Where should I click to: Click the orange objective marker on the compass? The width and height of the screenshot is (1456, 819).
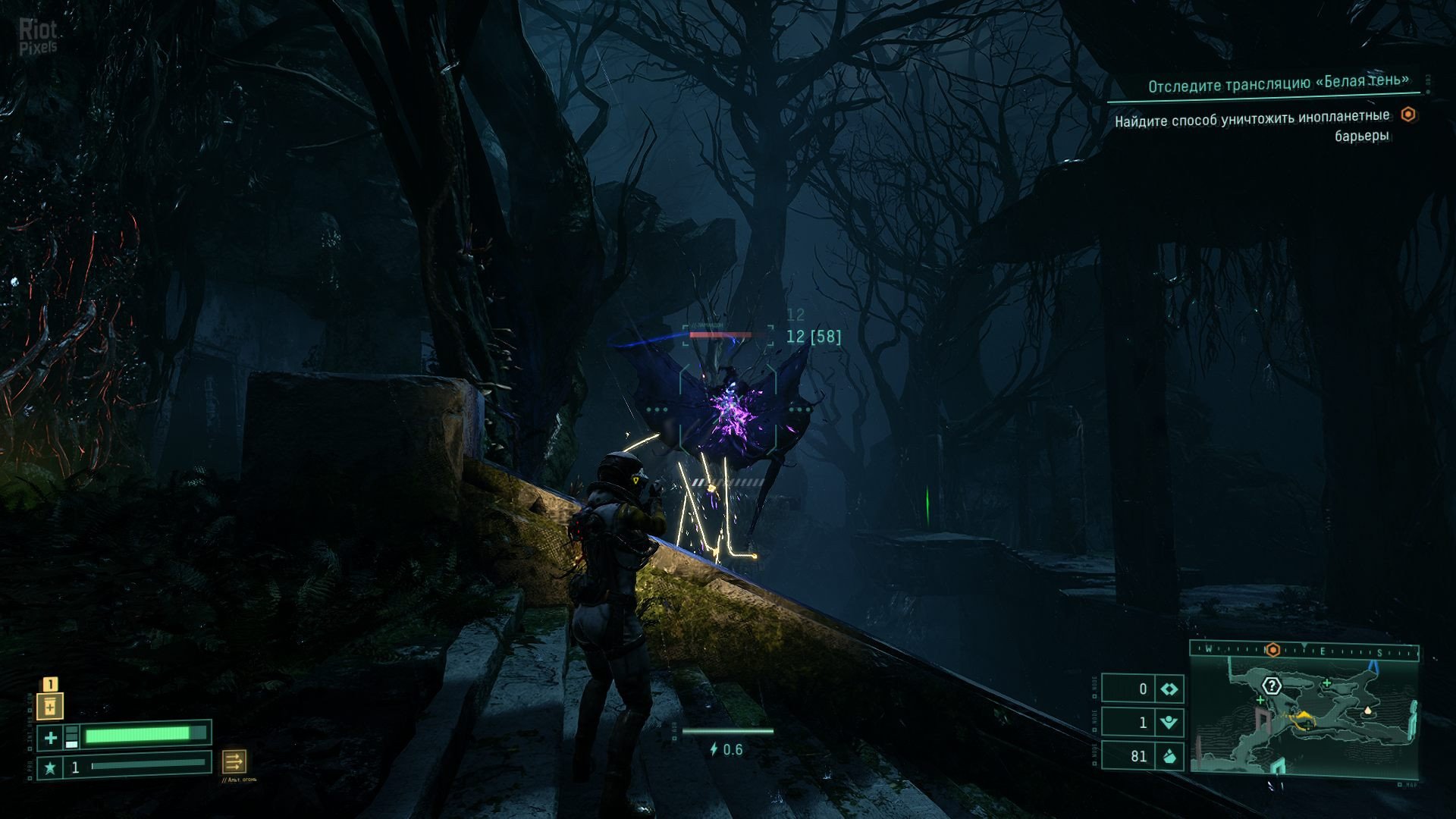pyautogui.click(x=1272, y=650)
